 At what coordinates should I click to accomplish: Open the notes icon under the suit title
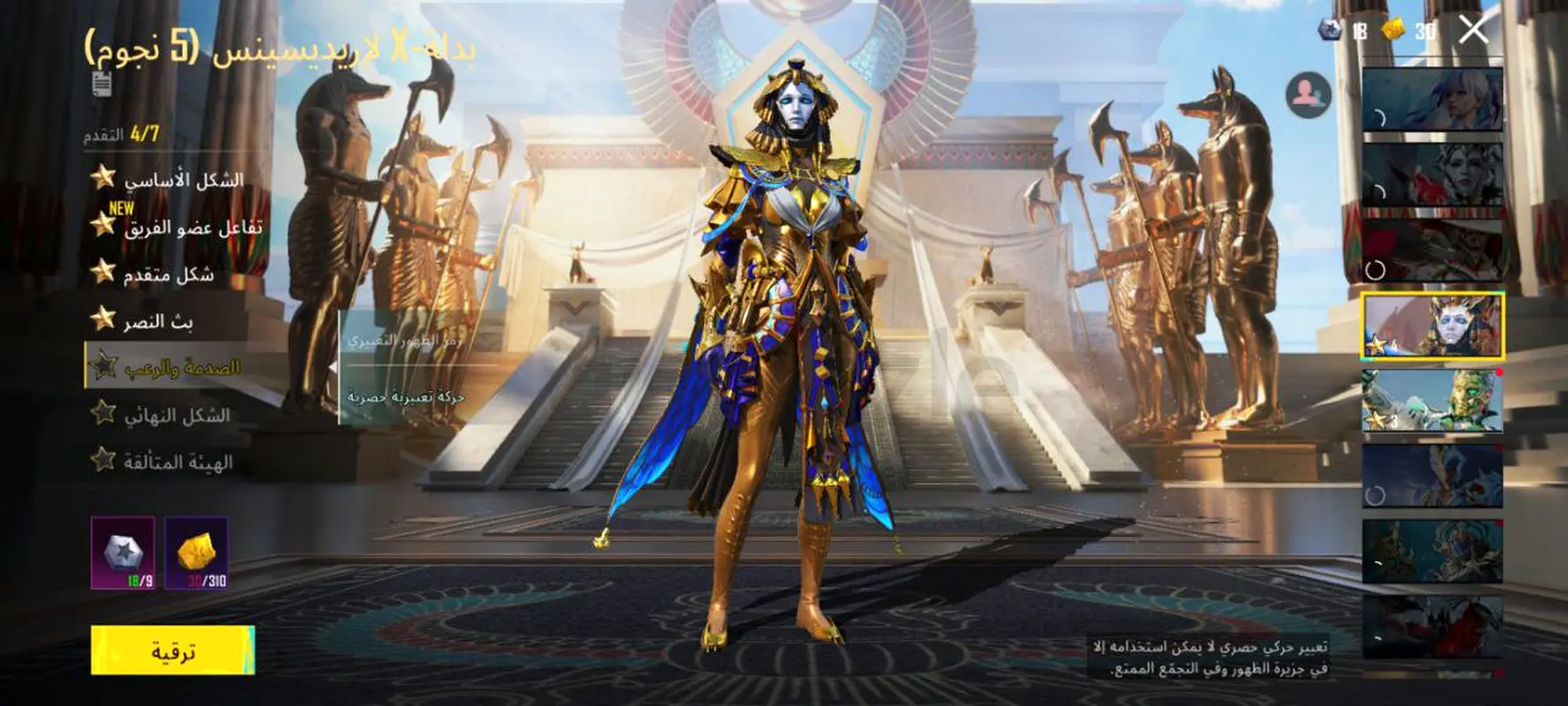(x=102, y=84)
